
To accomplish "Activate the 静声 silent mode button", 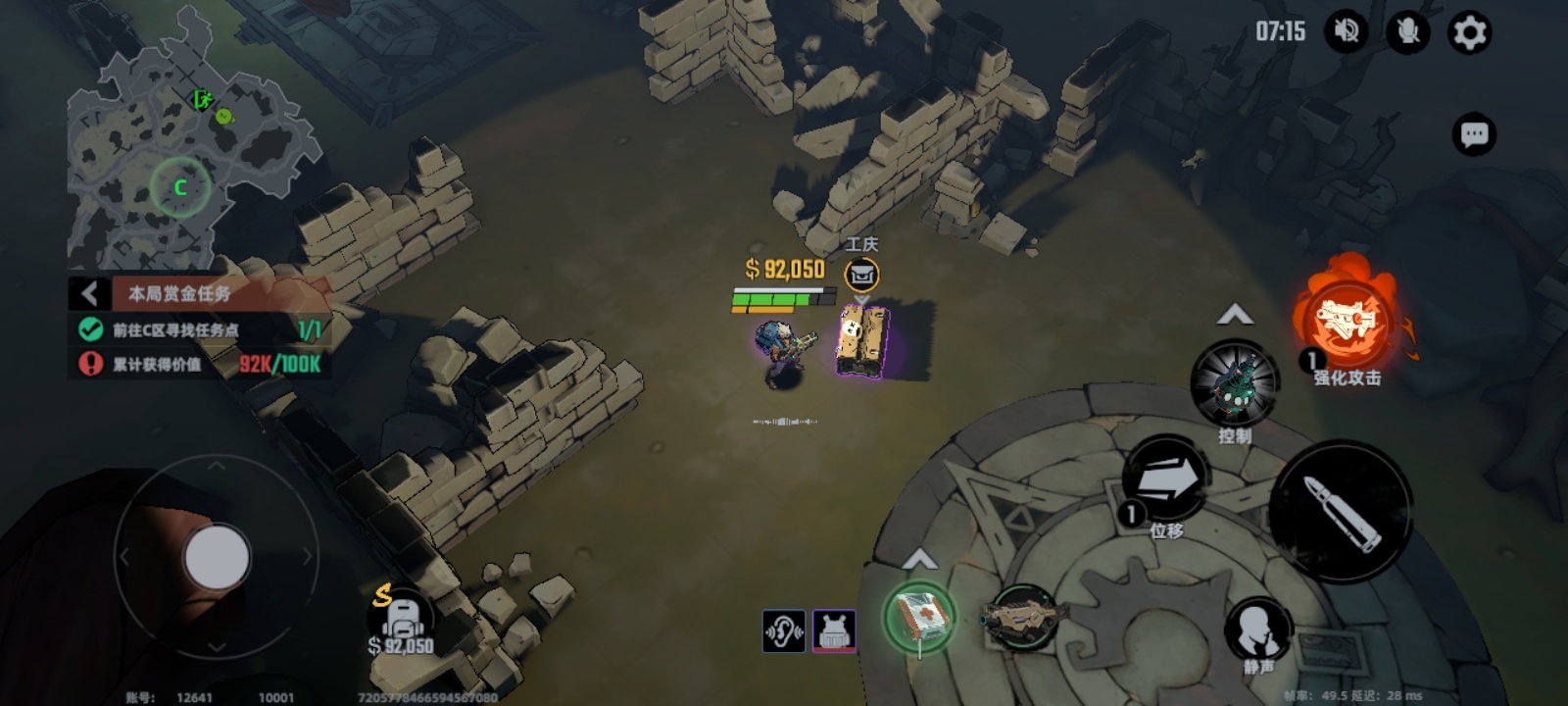I will pos(1258,630).
